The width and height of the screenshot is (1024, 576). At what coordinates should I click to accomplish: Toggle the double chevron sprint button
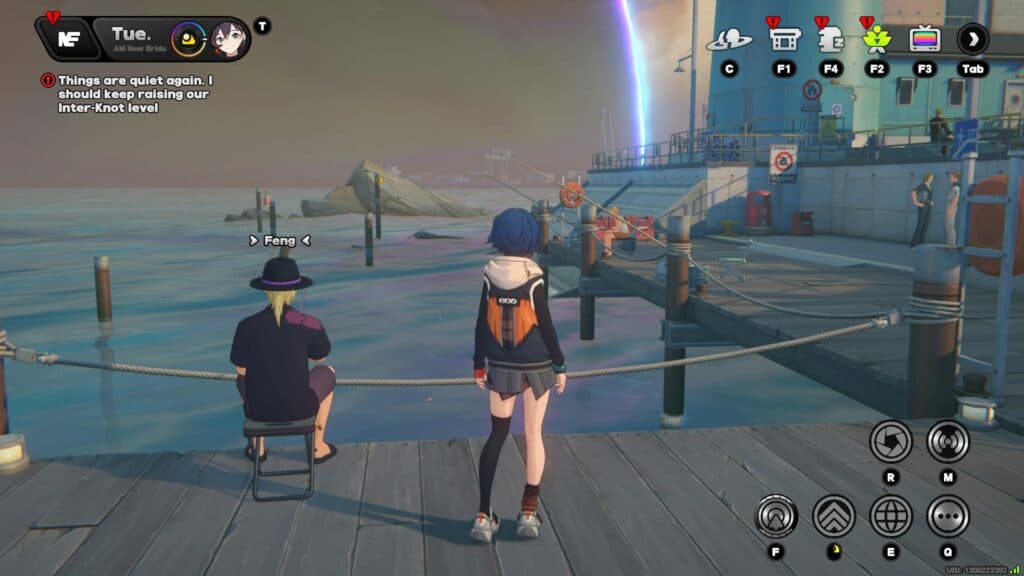point(833,516)
